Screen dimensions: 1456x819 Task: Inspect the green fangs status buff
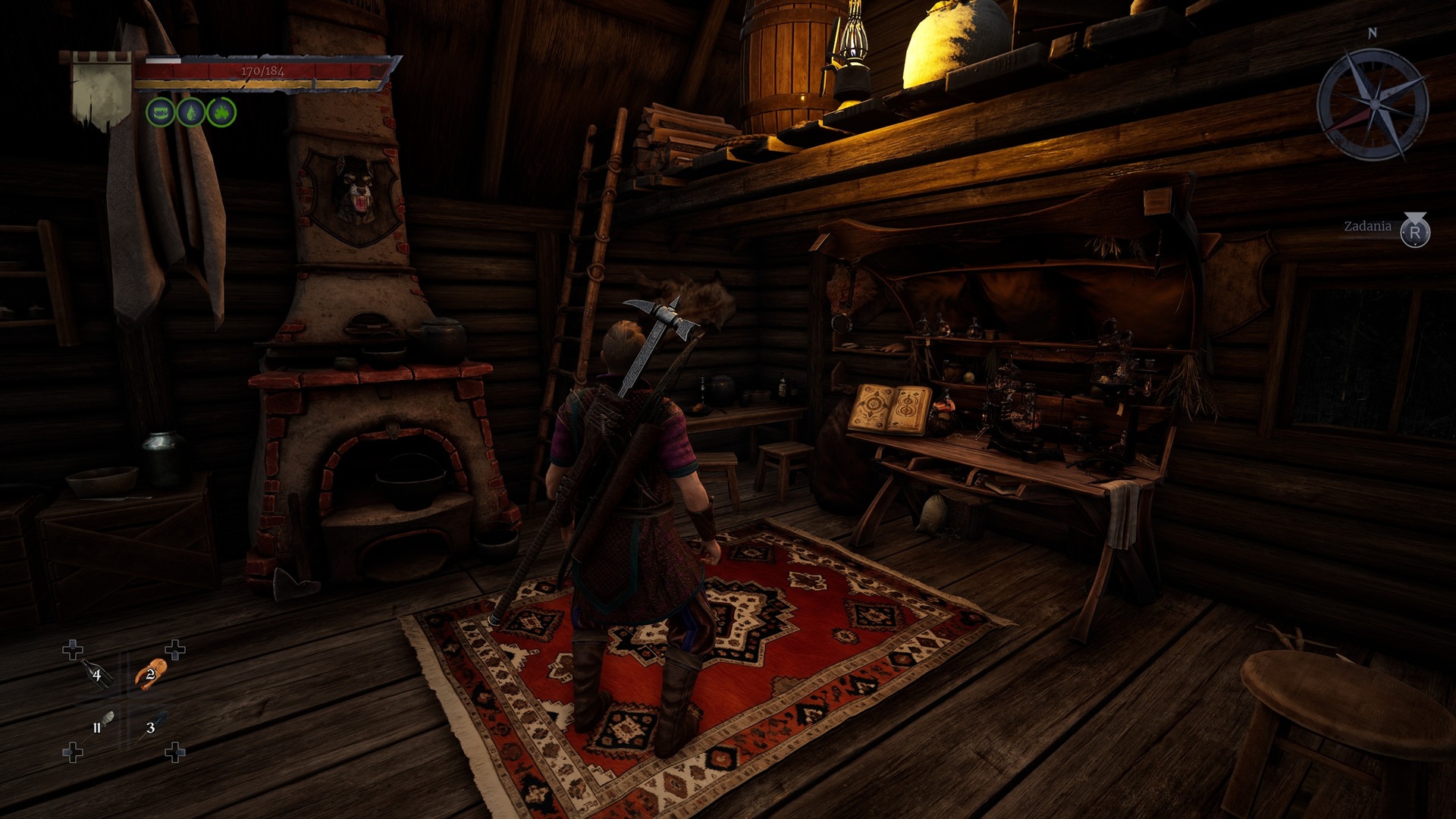(x=160, y=113)
